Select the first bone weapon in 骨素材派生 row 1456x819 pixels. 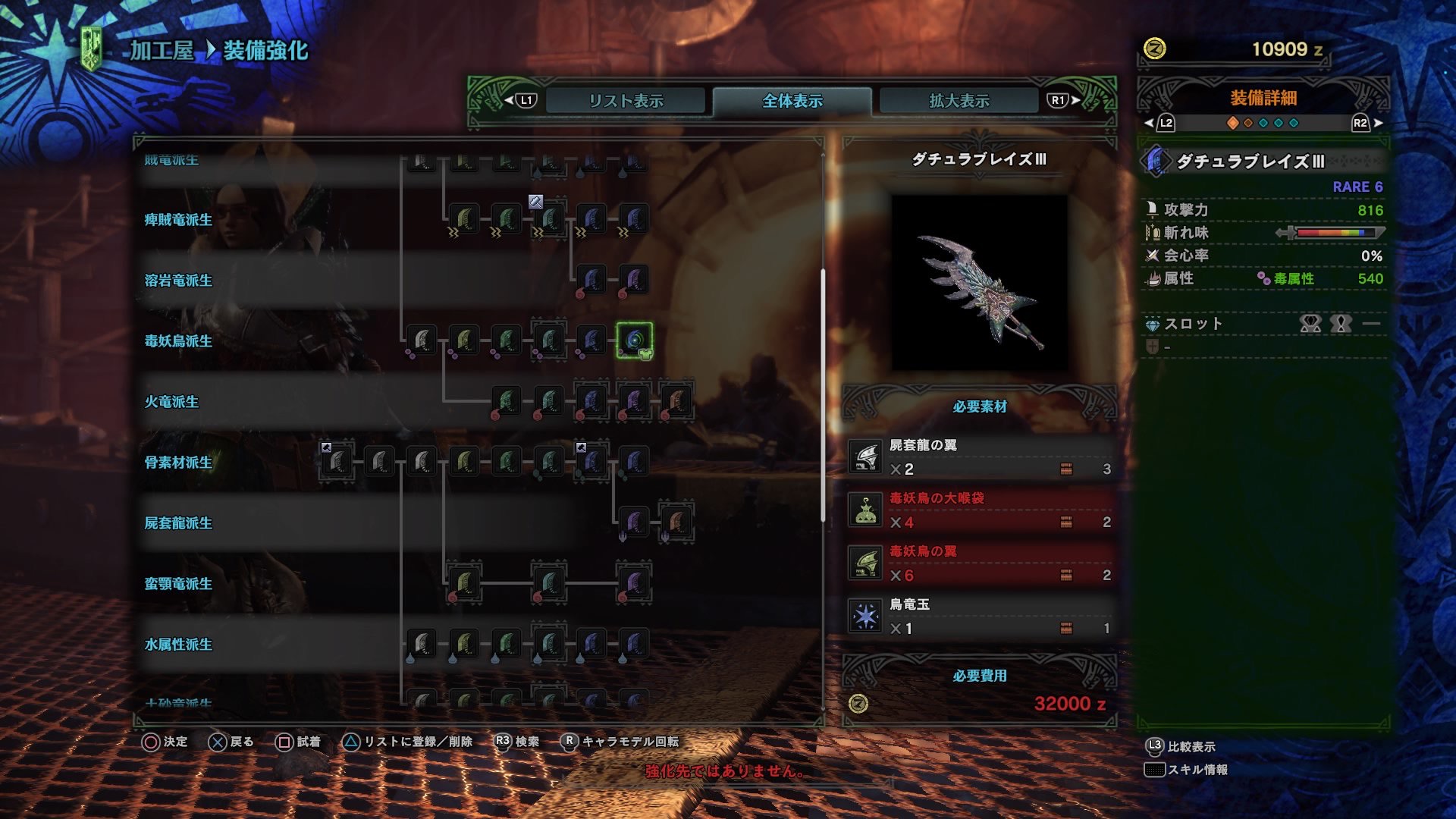(337, 462)
